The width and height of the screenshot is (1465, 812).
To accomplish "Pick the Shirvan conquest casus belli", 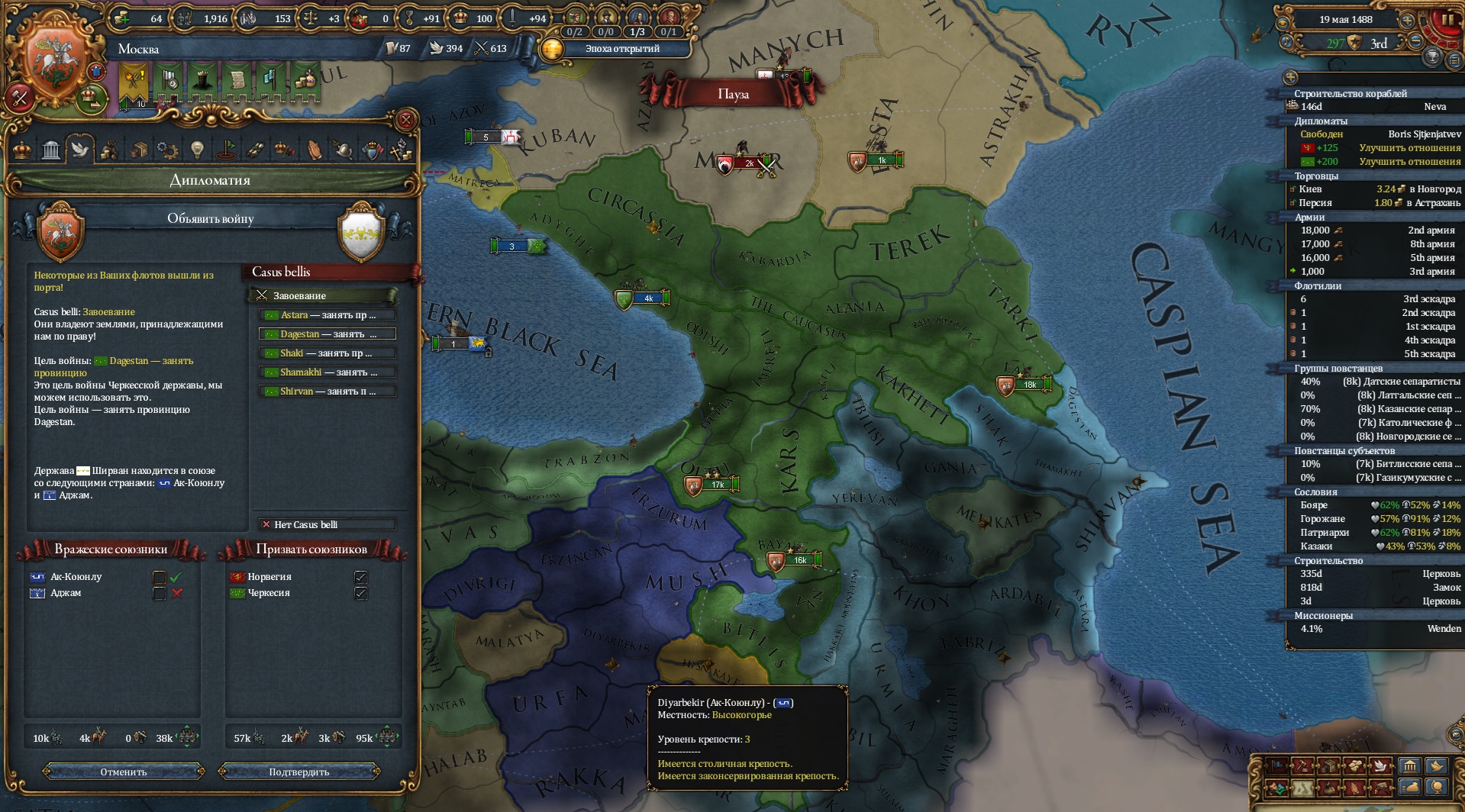I will click(x=328, y=391).
